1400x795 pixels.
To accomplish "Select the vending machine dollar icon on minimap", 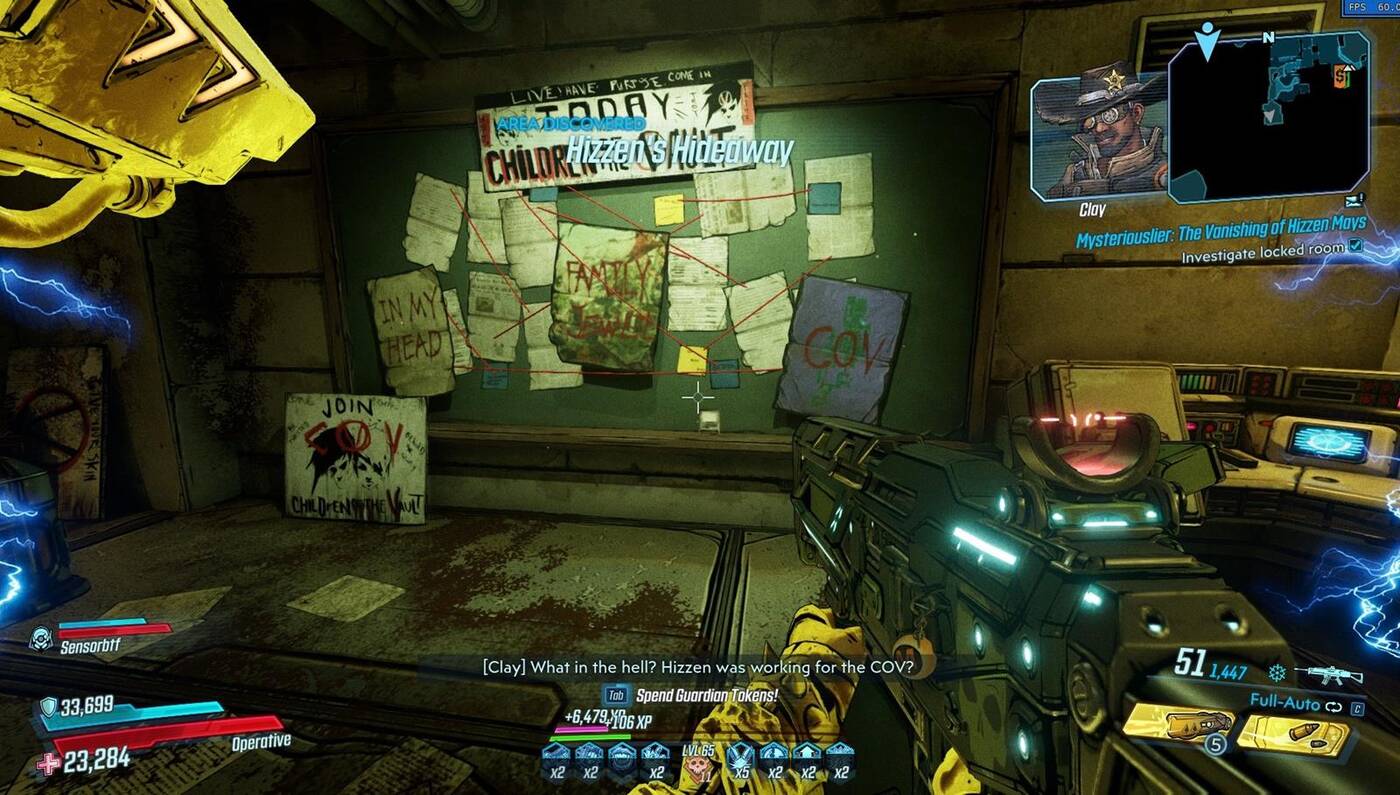I will pos(1338,77).
